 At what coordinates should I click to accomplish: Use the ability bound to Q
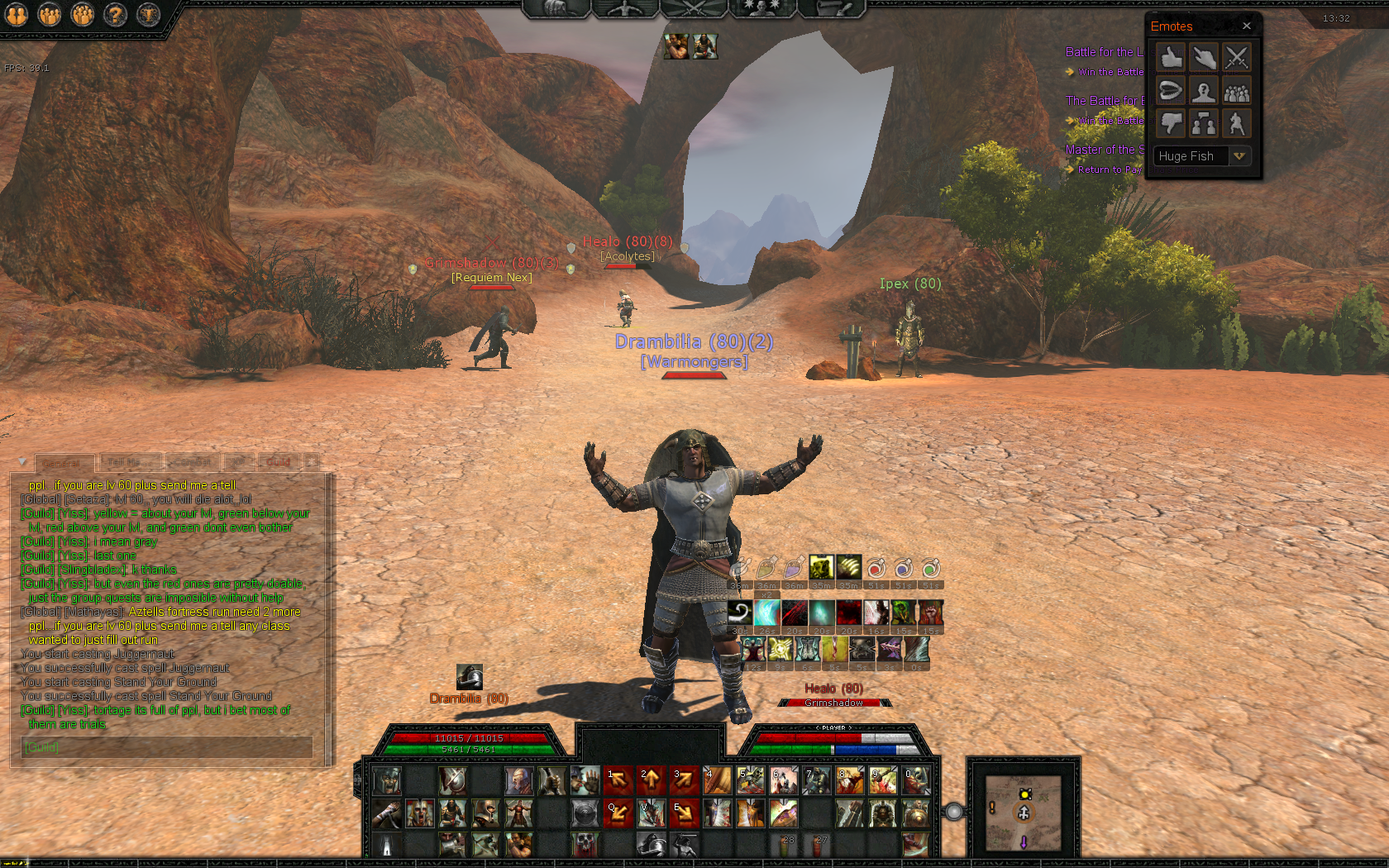[x=618, y=813]
